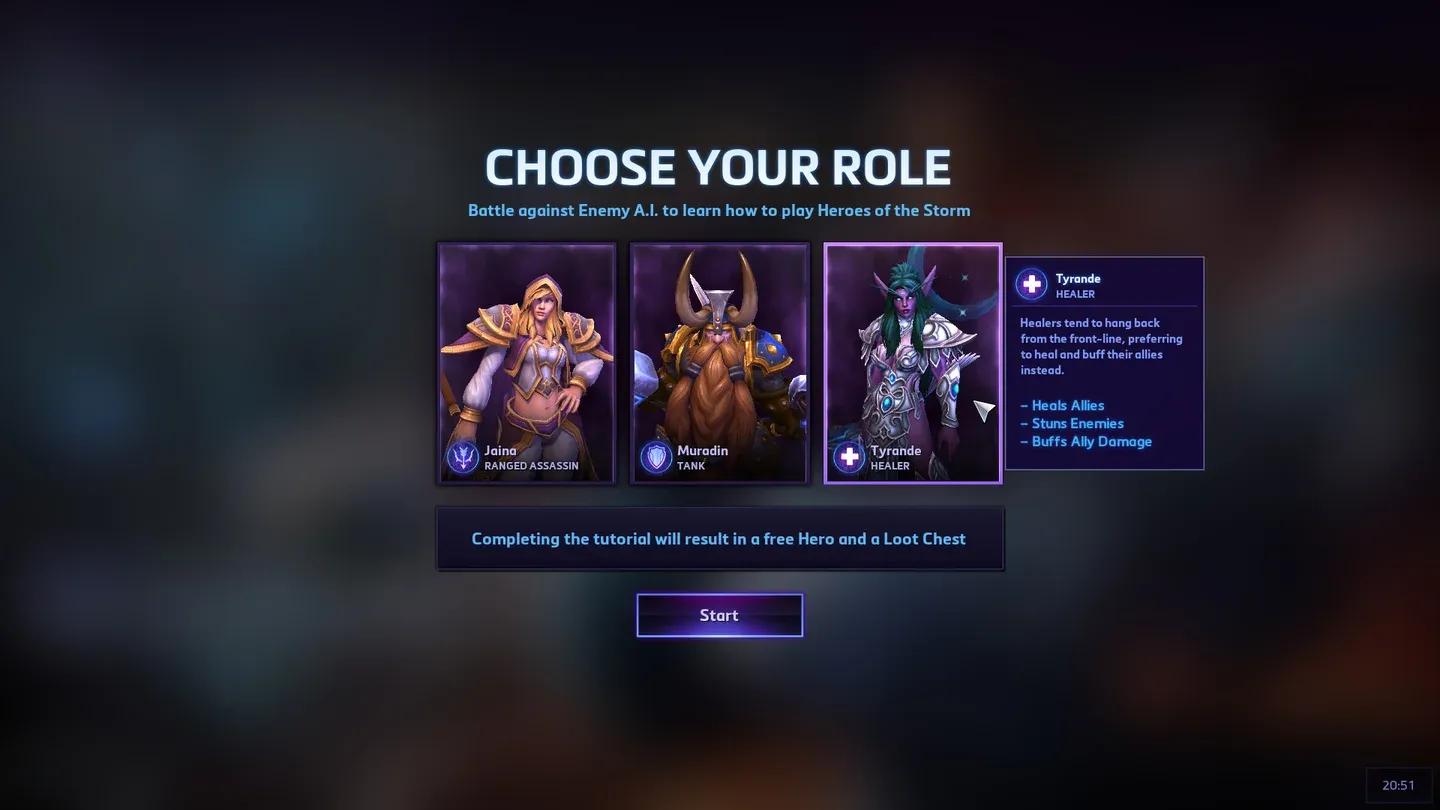The height and width of the screenshot is (810, 1440).
Task: Click the 20:51 clock display in the corner
Action: click(x=1399, y=783)
